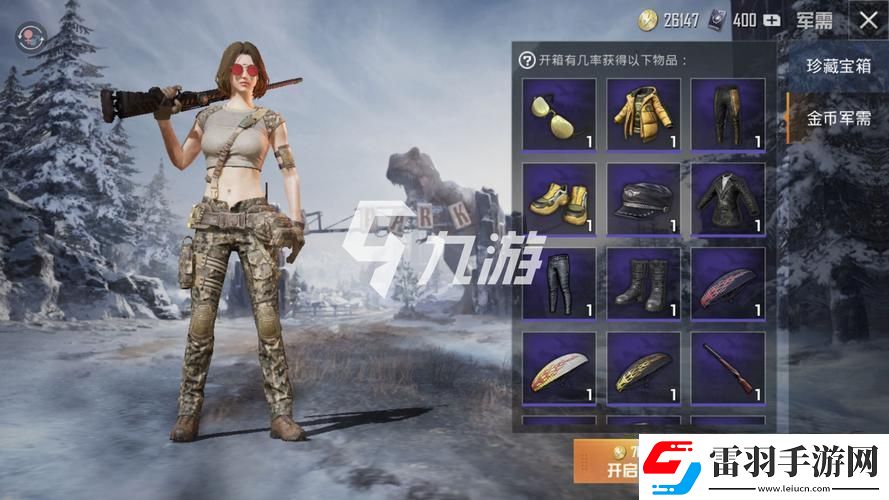Click the question mark help icon
Viewport: 889px width, 500px height.
click(526, 60)
